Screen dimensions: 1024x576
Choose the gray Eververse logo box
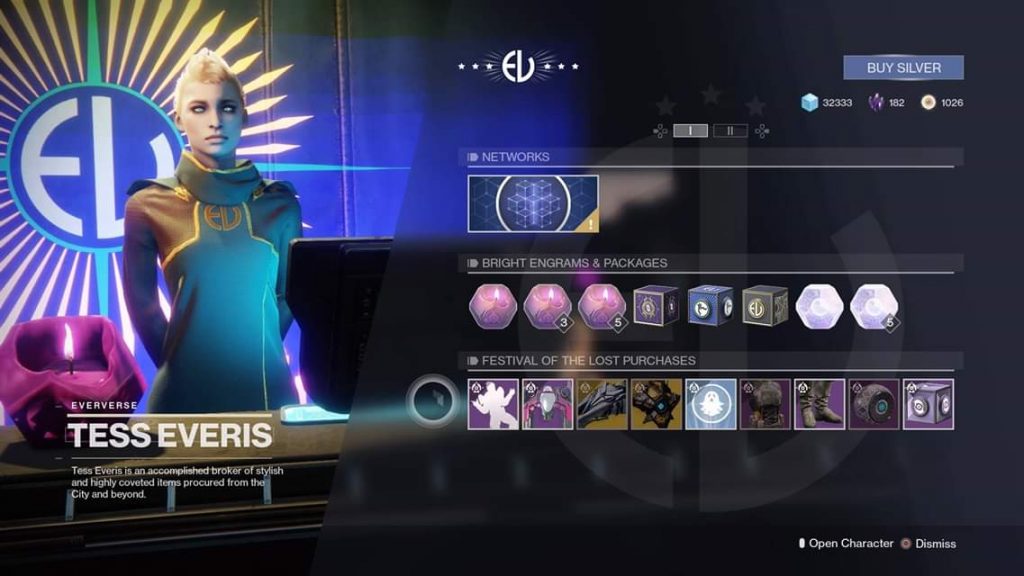[765, 305]
